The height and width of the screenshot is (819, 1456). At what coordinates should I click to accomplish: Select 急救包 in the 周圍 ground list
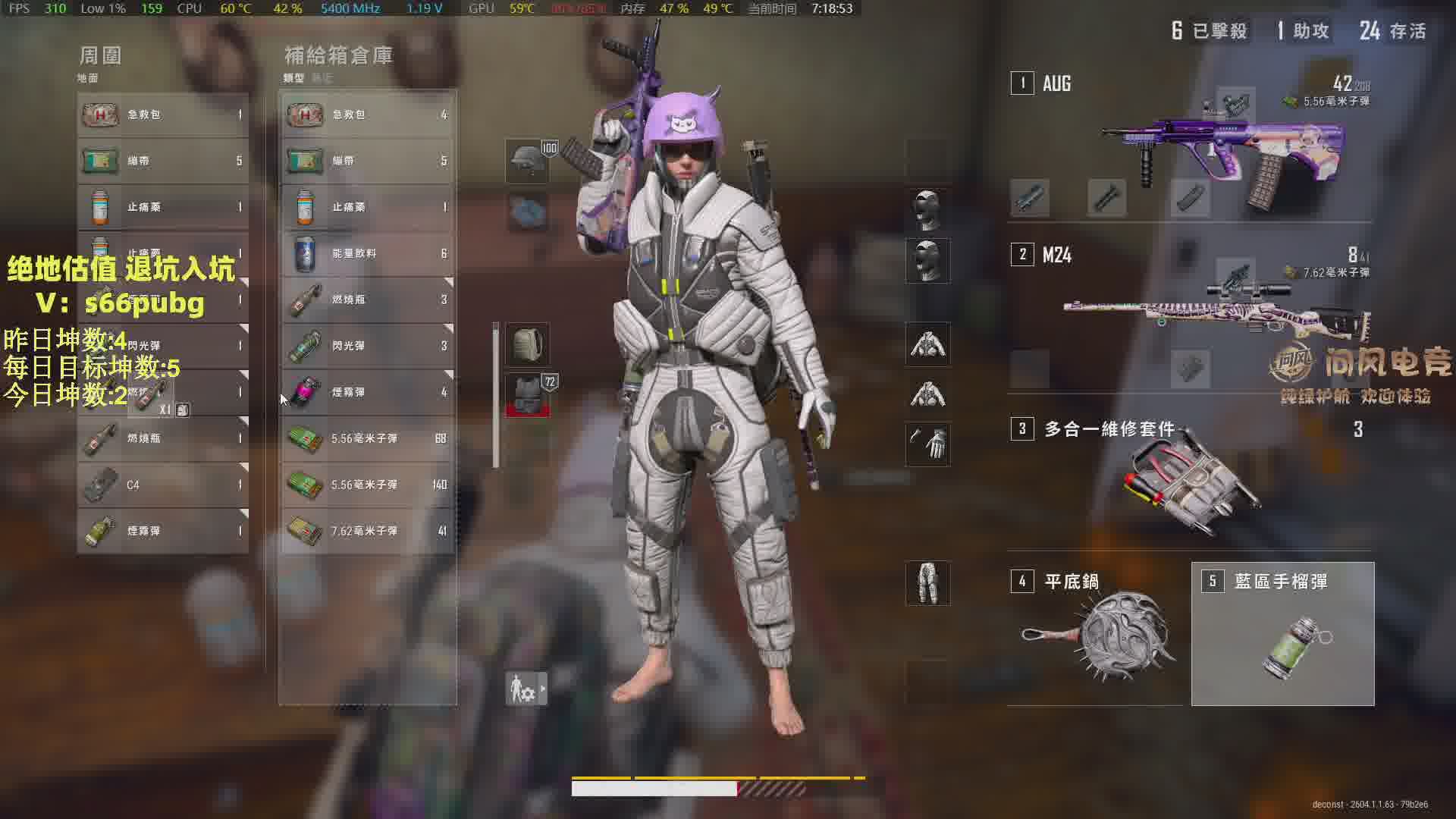click(x=163, y=115)
